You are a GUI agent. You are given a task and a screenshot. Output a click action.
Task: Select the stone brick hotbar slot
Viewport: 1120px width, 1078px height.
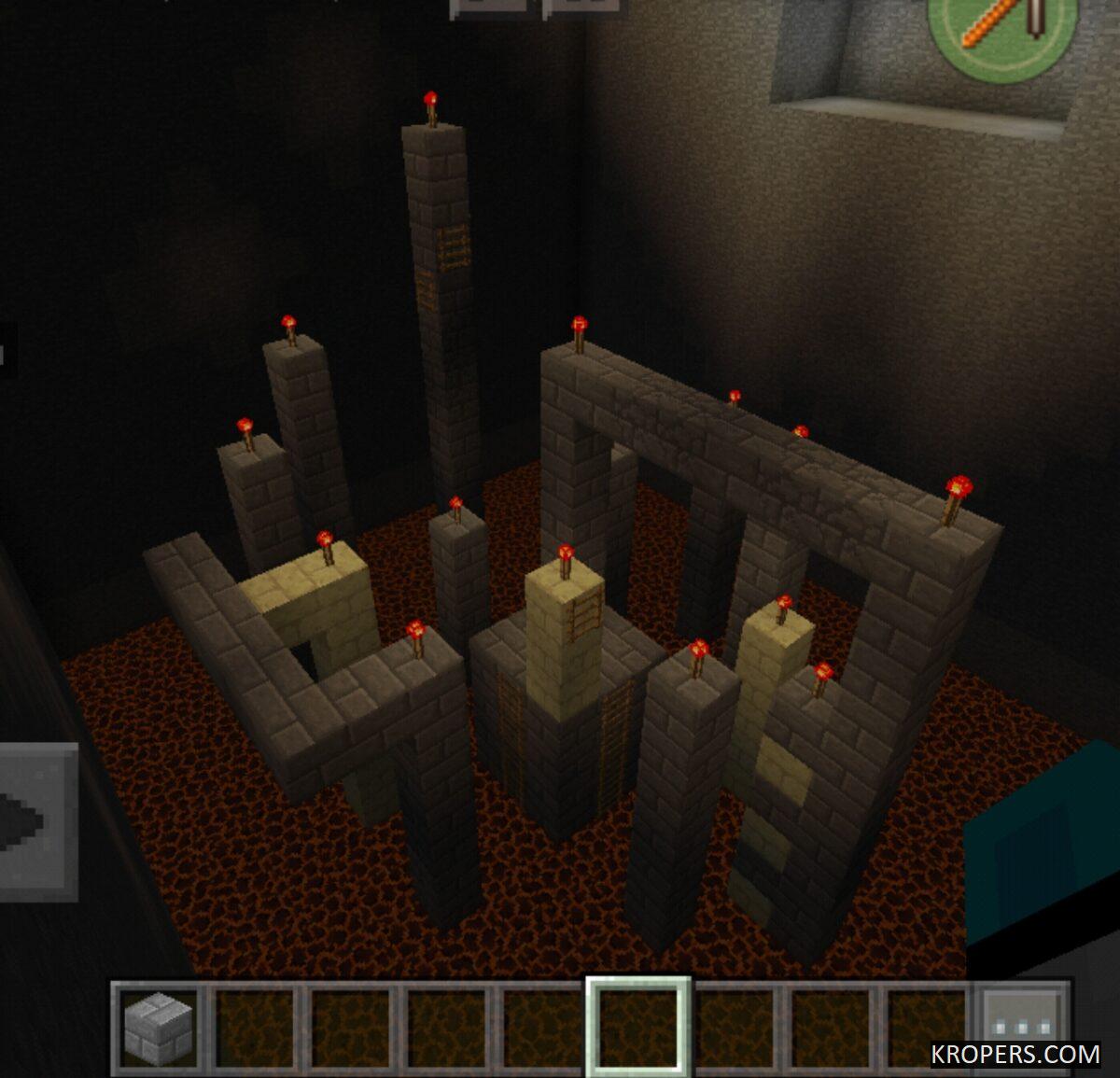coord(160,1026)
